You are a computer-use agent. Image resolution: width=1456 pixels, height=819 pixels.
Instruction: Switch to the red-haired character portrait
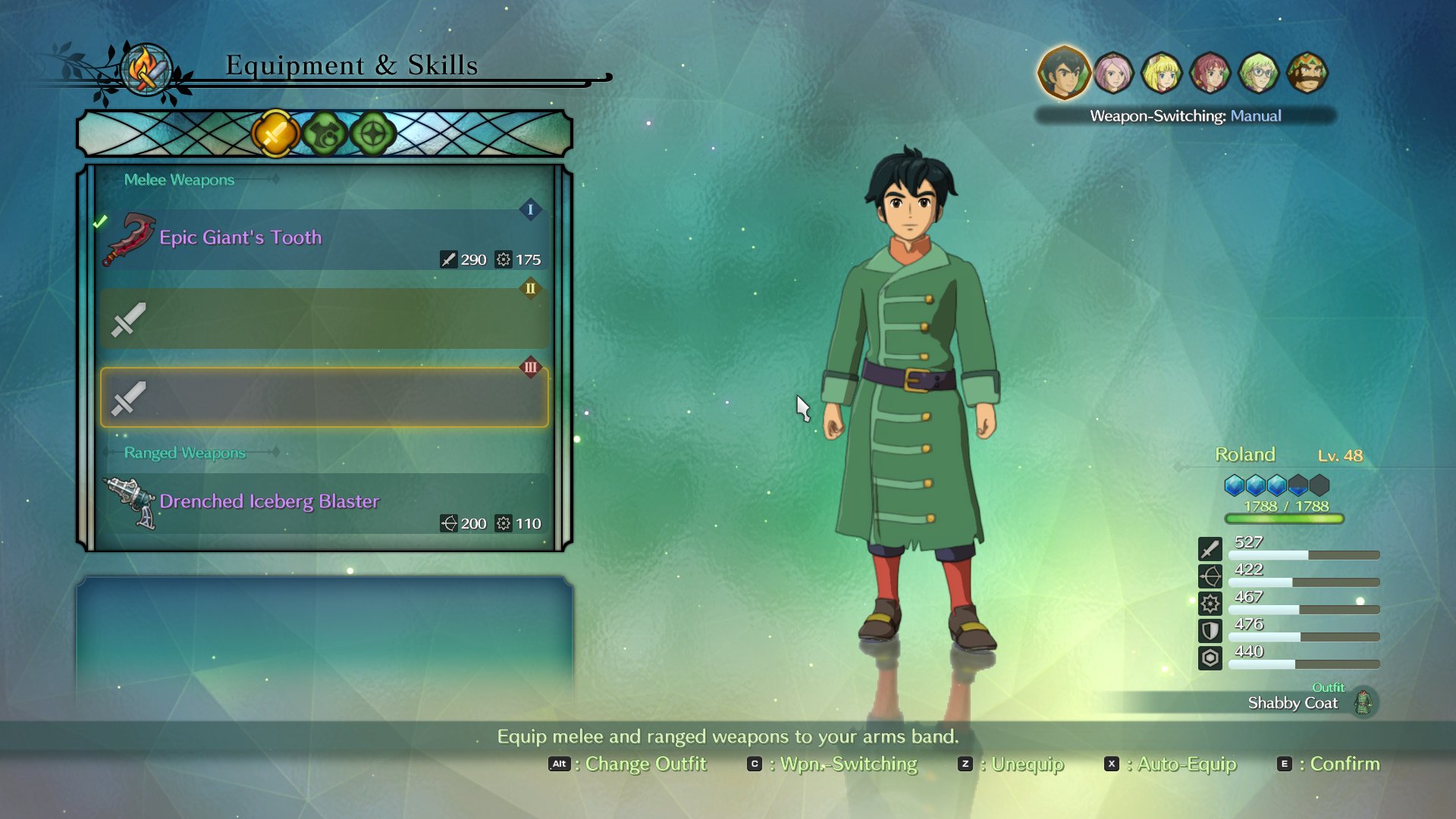pyautogui.click(x=1210, y=74)
